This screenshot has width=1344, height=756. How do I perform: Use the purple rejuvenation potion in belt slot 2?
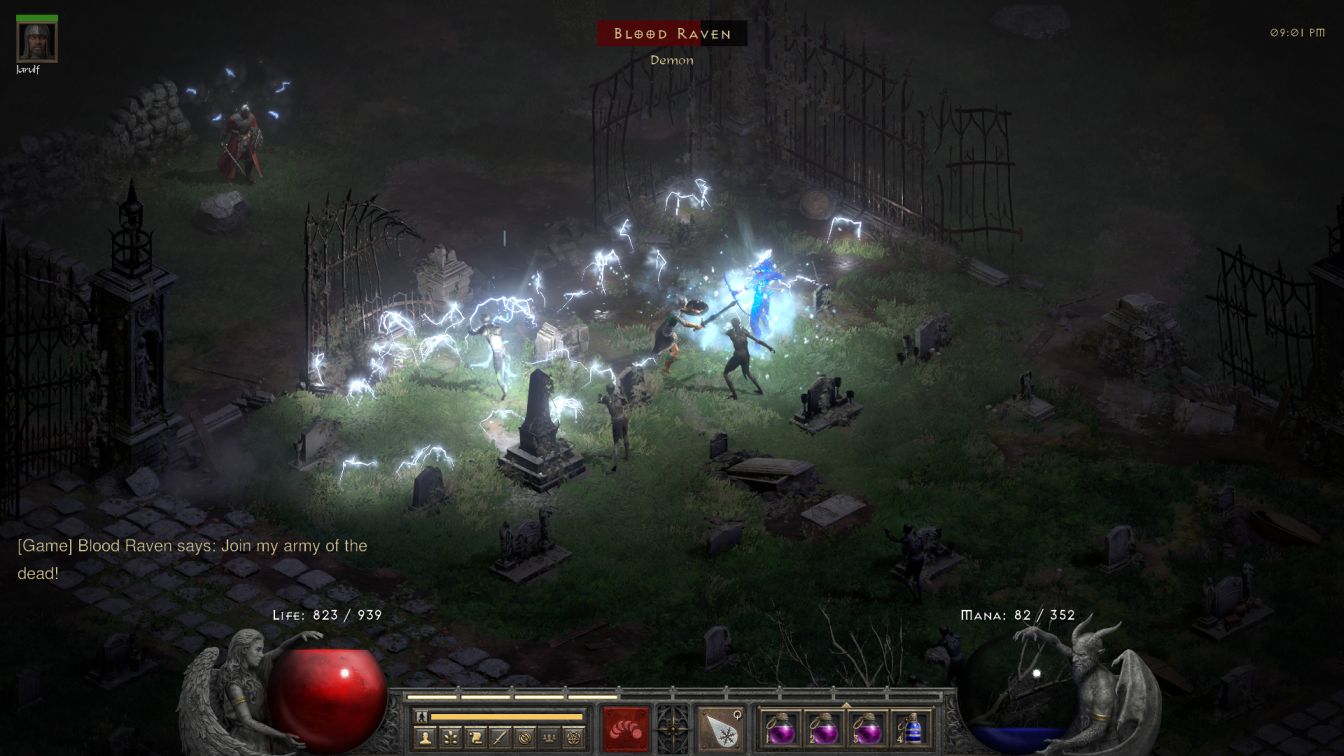(x=823, y=728)
